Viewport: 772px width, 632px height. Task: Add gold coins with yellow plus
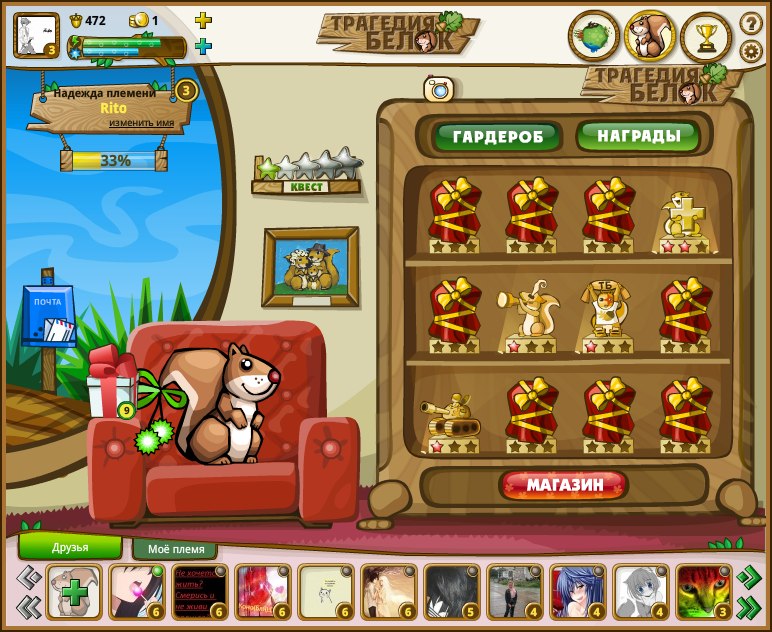point(203,20)
